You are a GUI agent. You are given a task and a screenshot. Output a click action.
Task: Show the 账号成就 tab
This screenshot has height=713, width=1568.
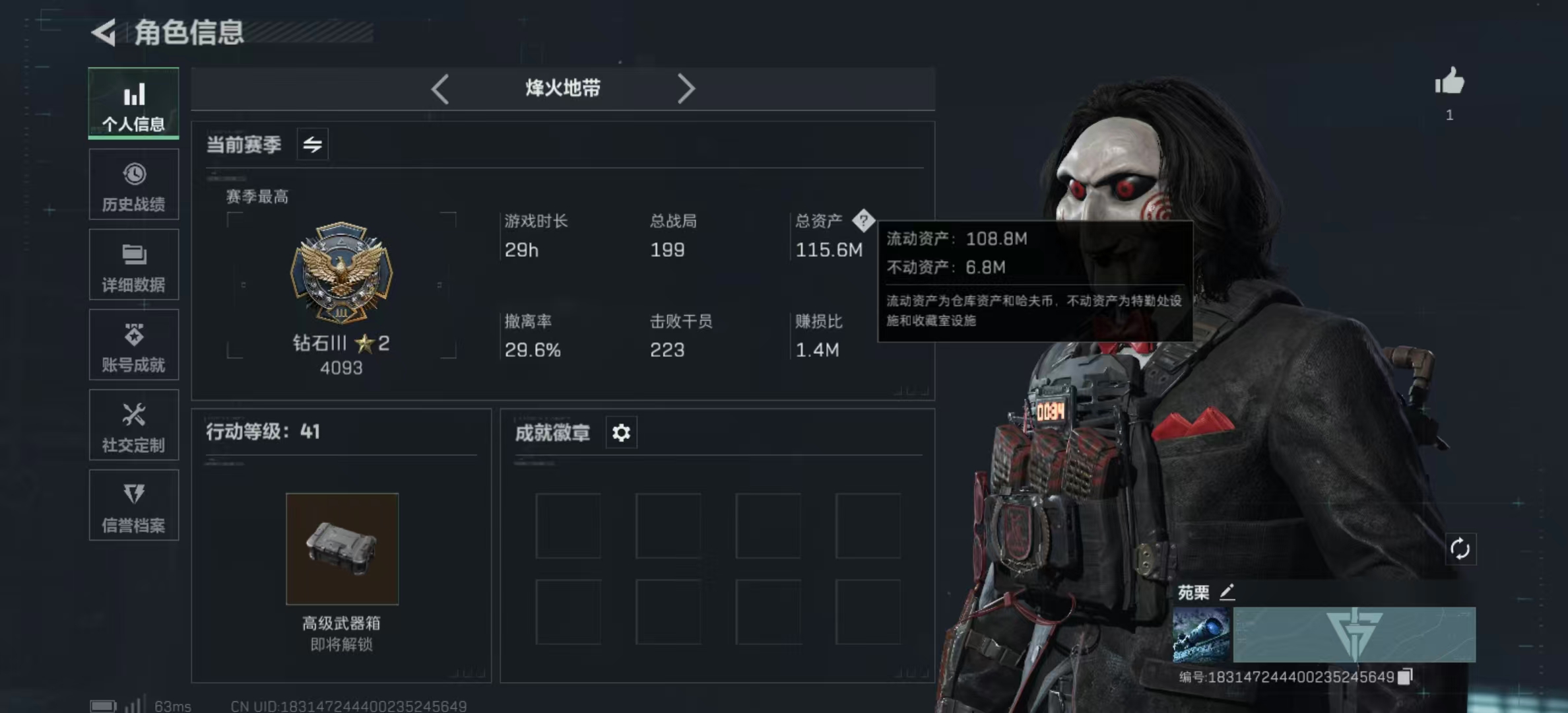[x=133, y=345]
